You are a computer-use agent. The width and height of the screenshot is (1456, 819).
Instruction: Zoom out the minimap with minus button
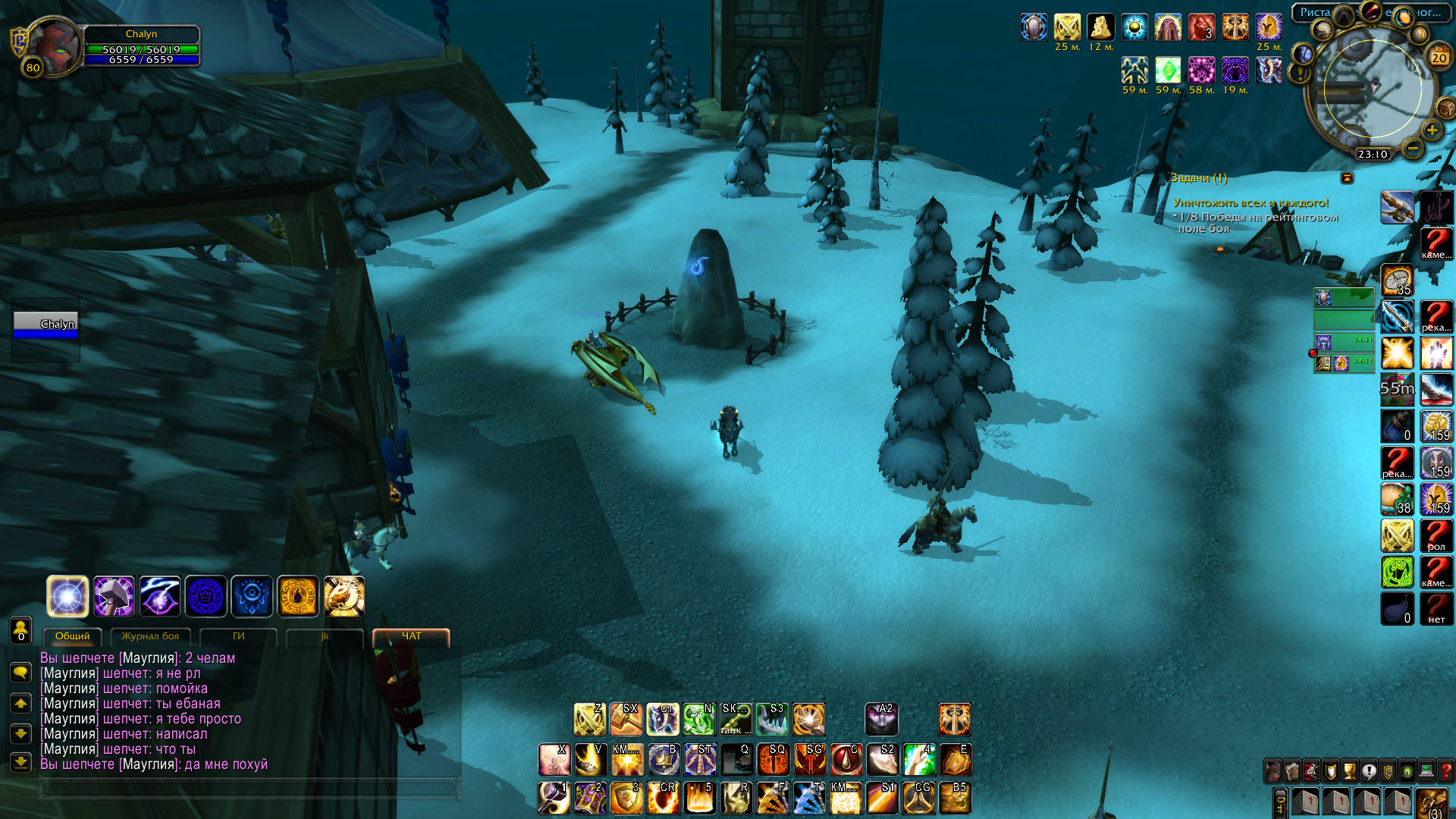pos(1412,148)
